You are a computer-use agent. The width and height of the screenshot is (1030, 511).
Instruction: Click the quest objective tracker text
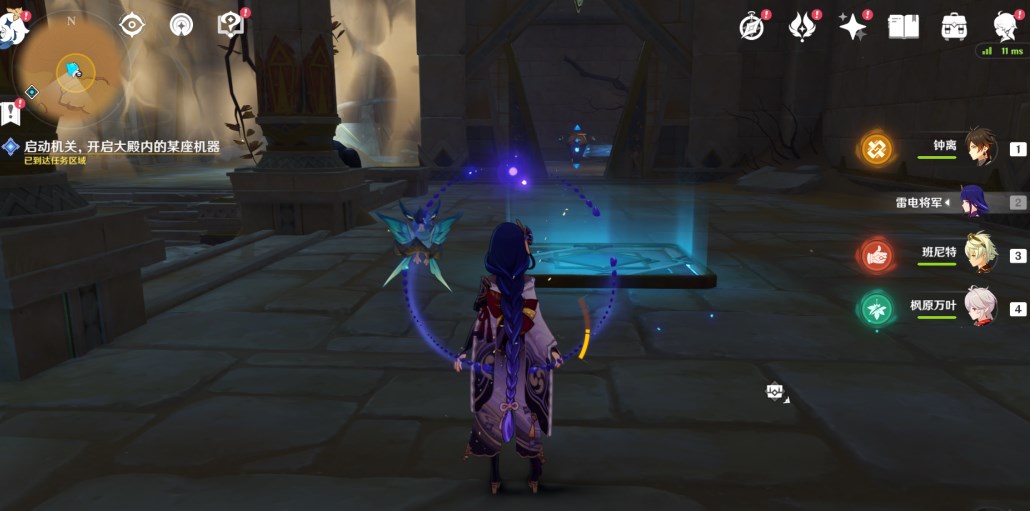(120, 146)
